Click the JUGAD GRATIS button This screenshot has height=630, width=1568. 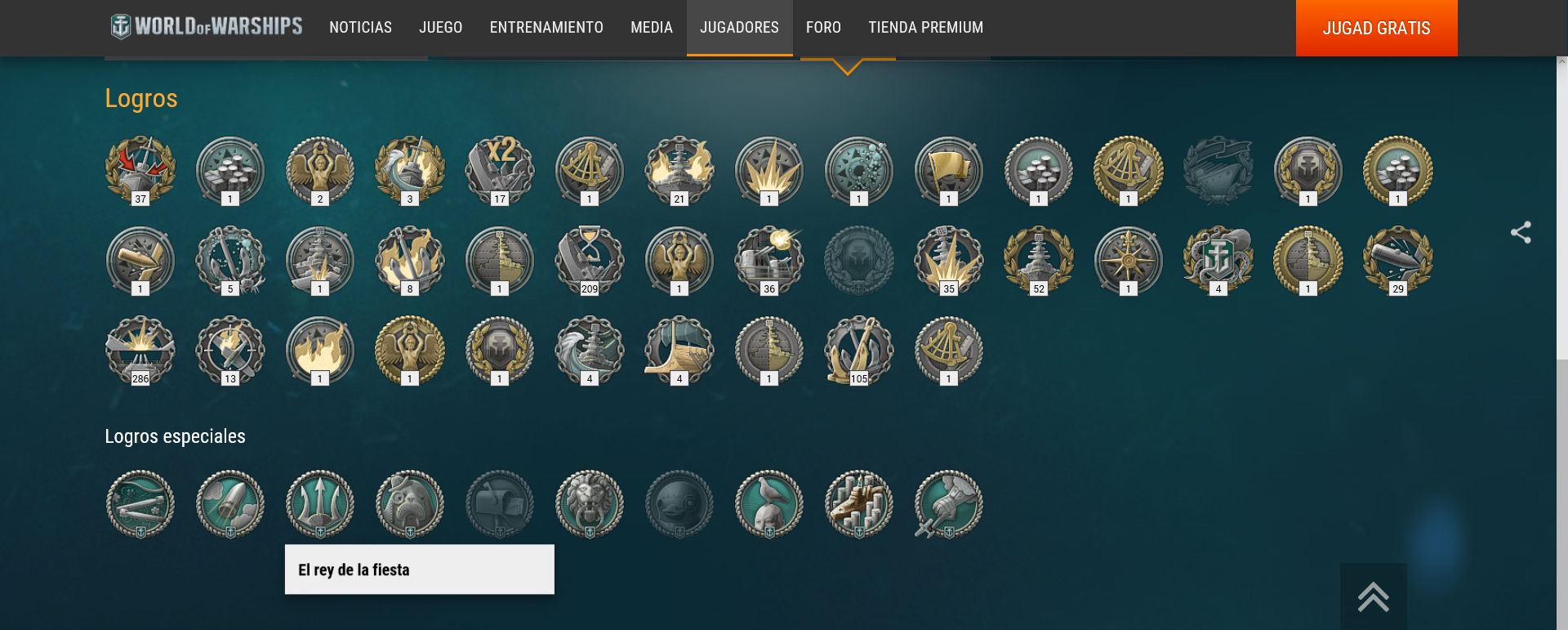coord(1376,28)
